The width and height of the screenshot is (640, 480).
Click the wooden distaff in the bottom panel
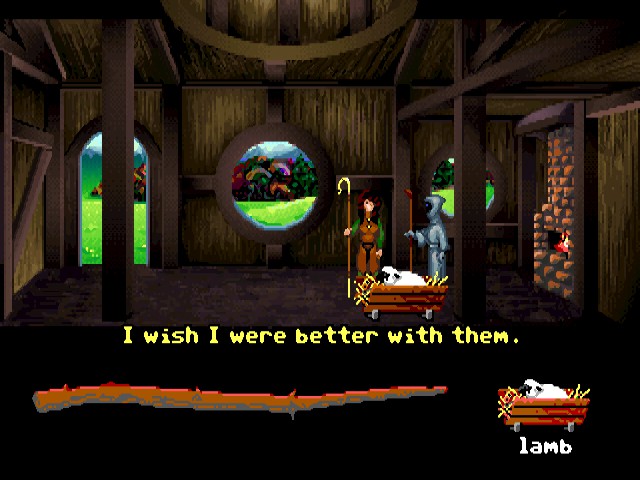pos(240,399)
